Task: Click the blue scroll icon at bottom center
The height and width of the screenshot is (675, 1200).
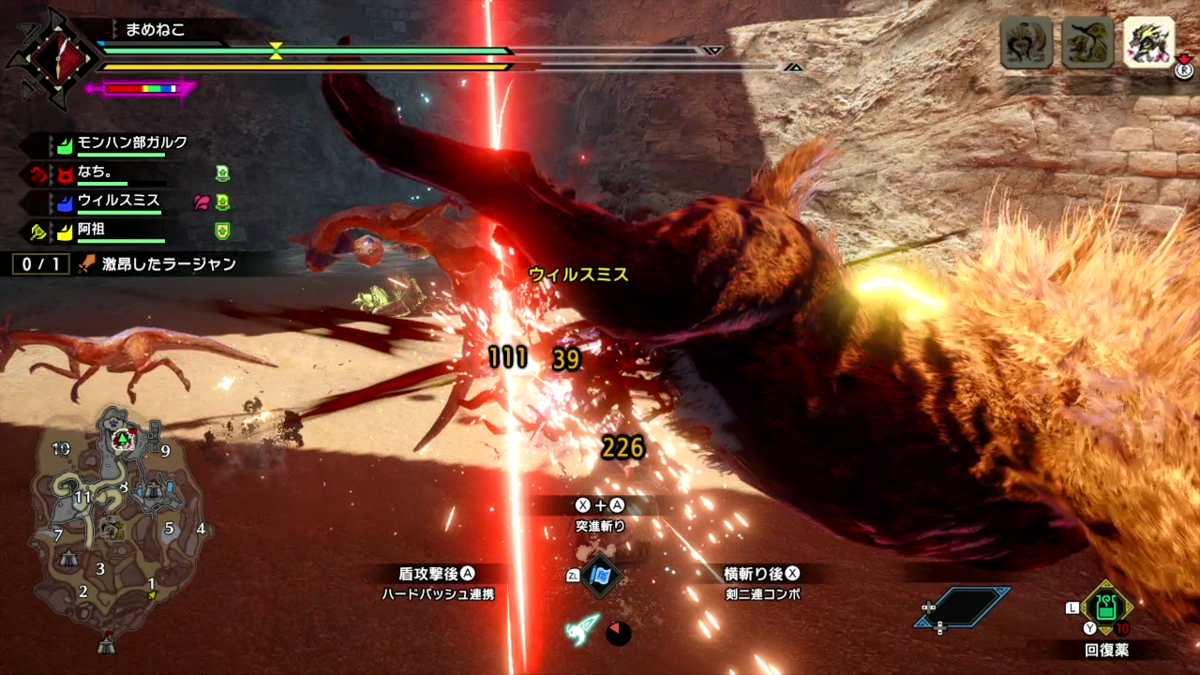Action: pyautogui.click(x=600, y=576)
